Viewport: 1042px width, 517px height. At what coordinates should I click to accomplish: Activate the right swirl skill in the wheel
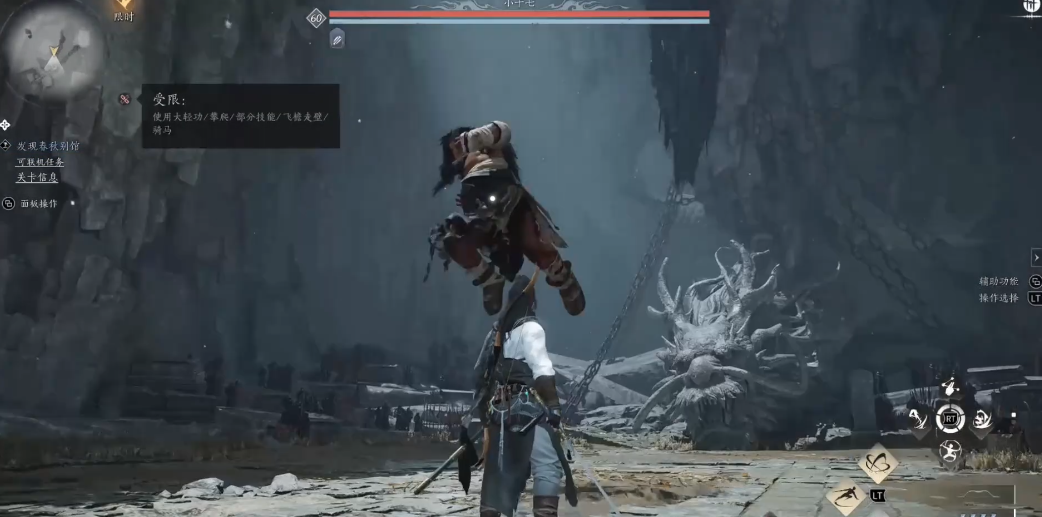(982, 419)
